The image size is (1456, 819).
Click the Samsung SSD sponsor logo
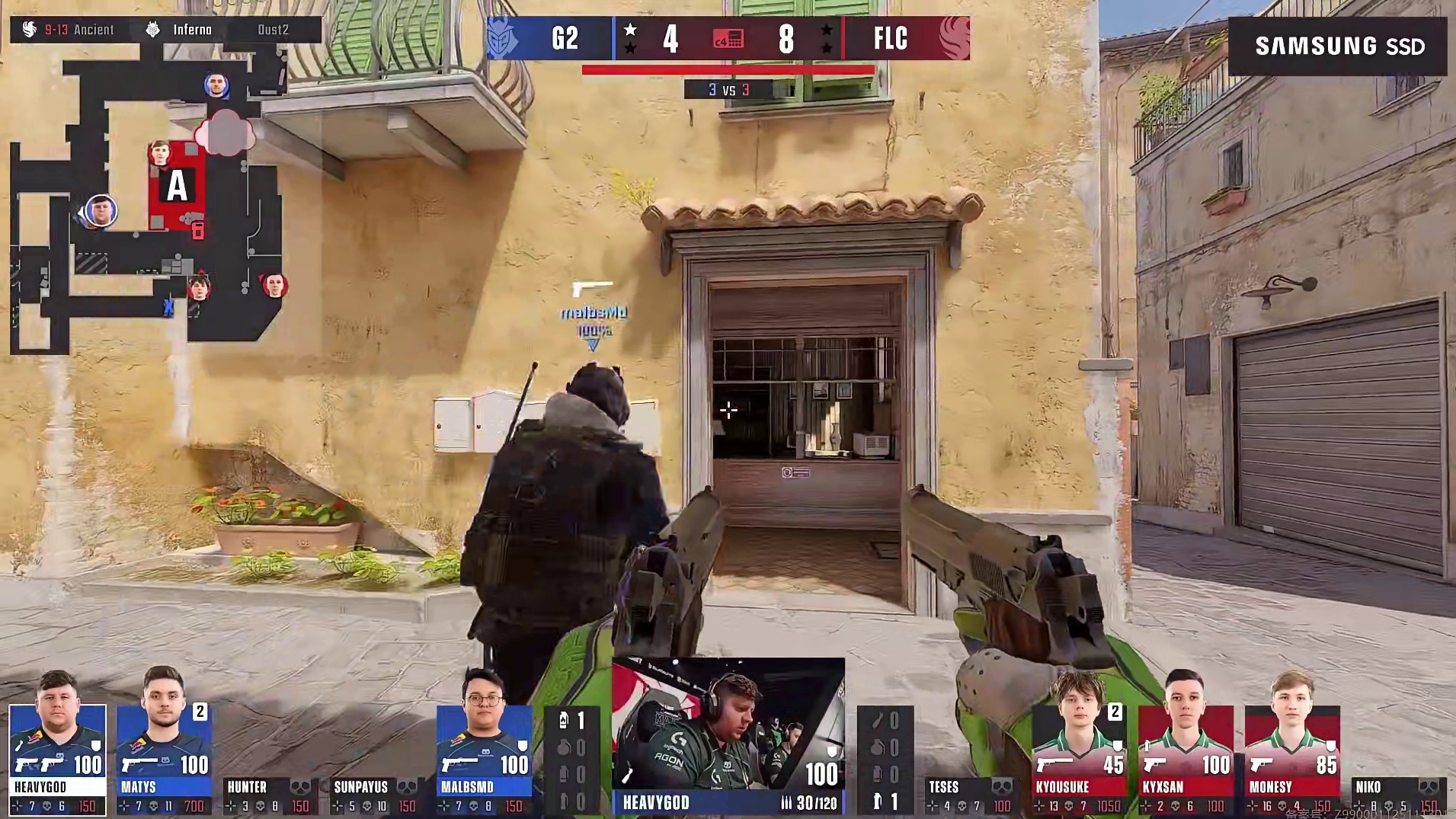click(x=1338, y=46)
